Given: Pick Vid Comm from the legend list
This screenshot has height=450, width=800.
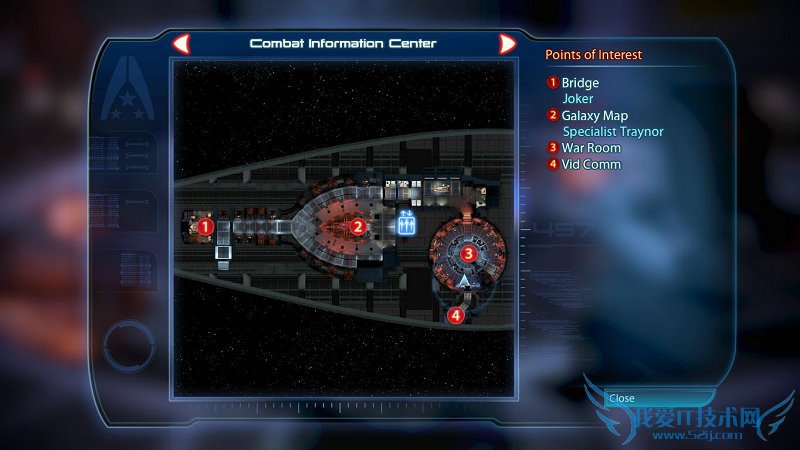Looking at the screenshot, I should (x=590, y=164).
